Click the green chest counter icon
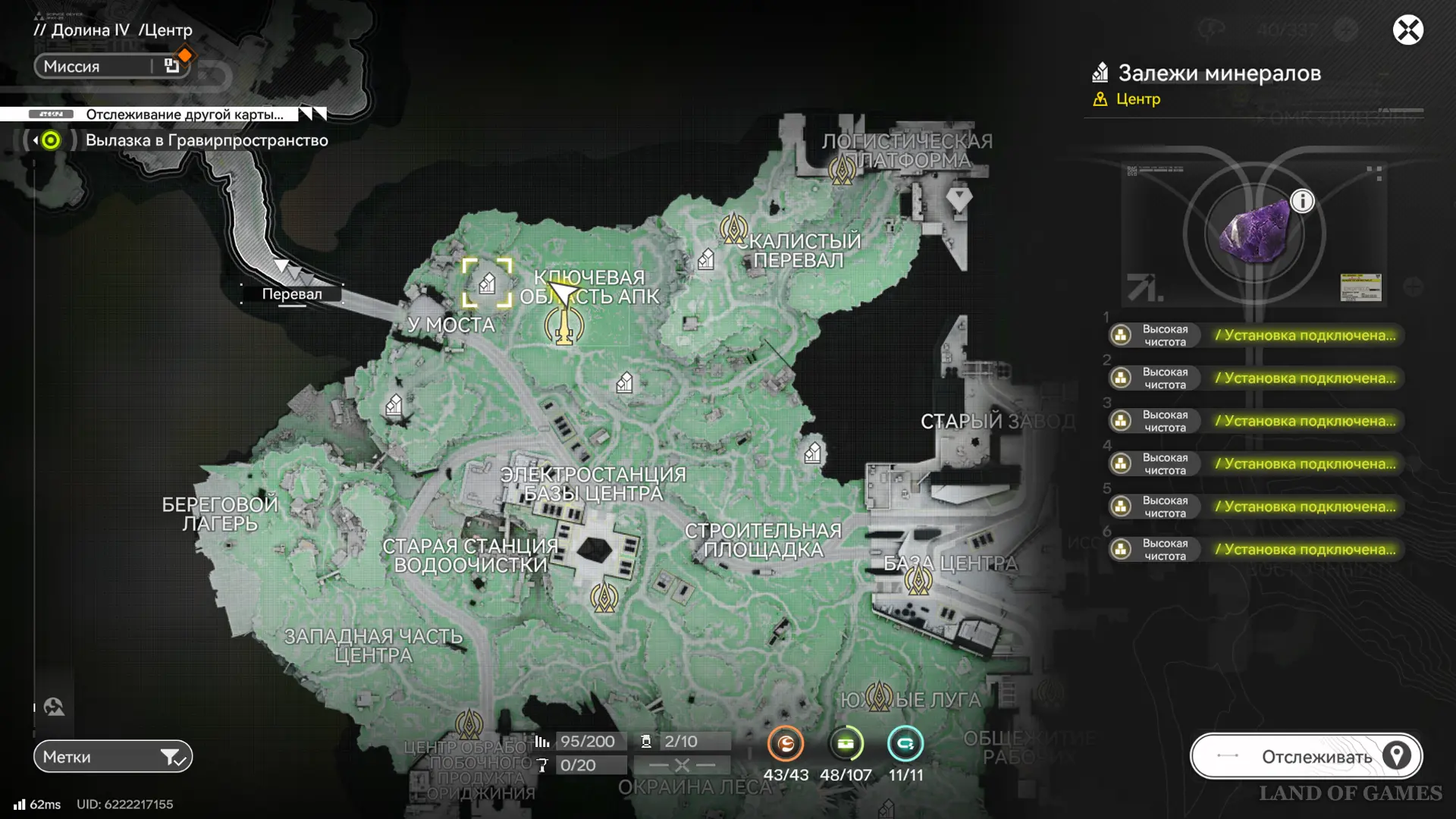Screen dimensions: 1456x819 tap(846, 744)
